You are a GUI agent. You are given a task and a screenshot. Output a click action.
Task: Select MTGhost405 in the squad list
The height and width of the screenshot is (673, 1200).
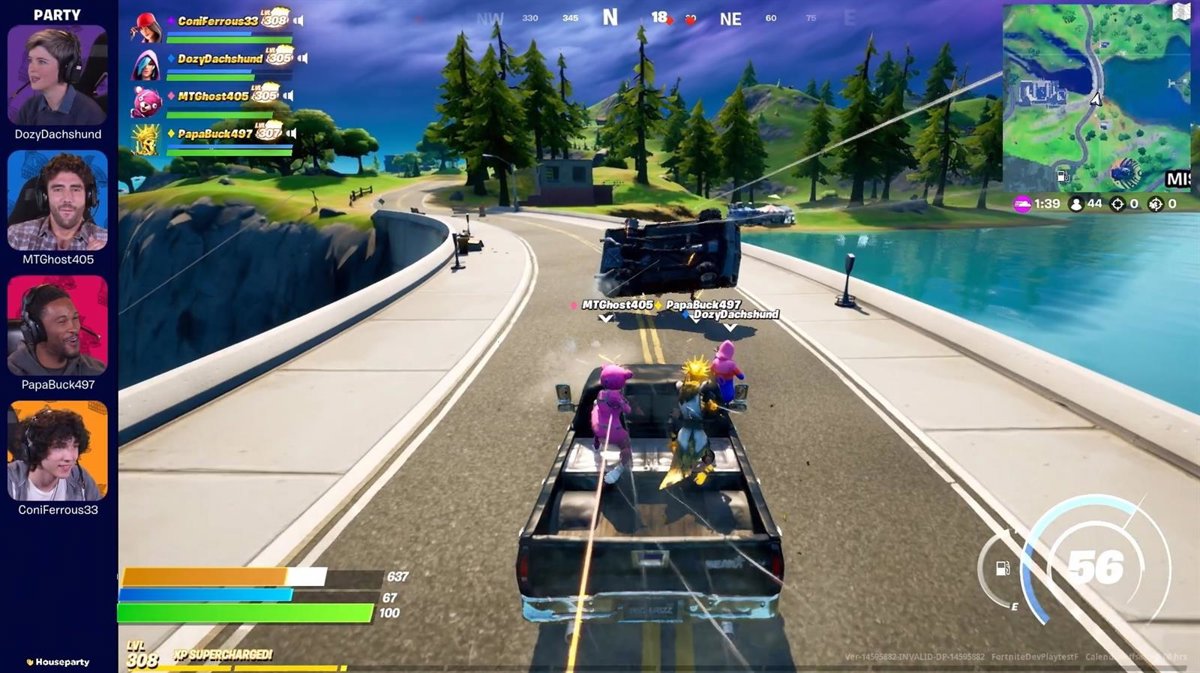click(213, 96)
